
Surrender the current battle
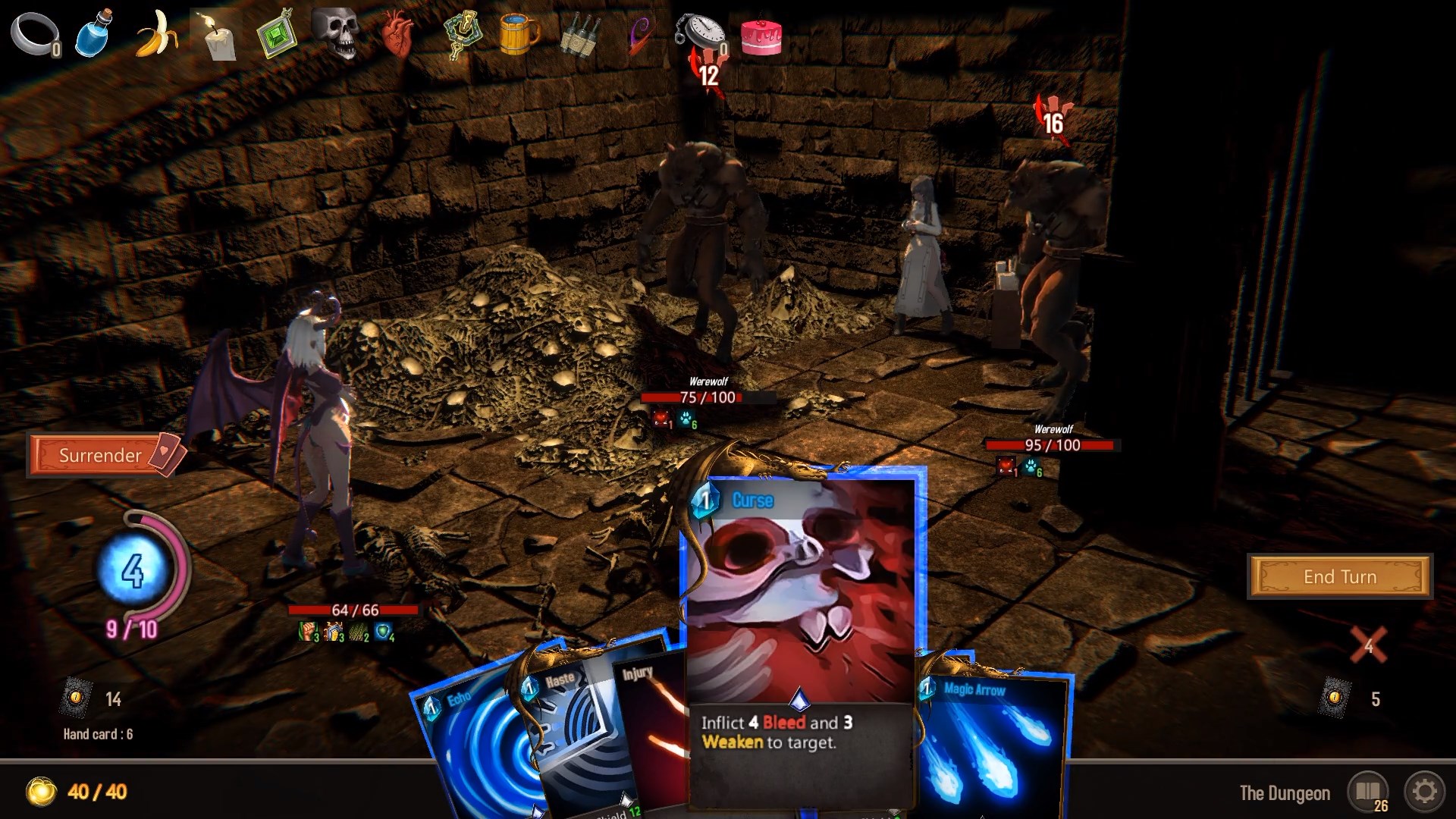(100, 455)
